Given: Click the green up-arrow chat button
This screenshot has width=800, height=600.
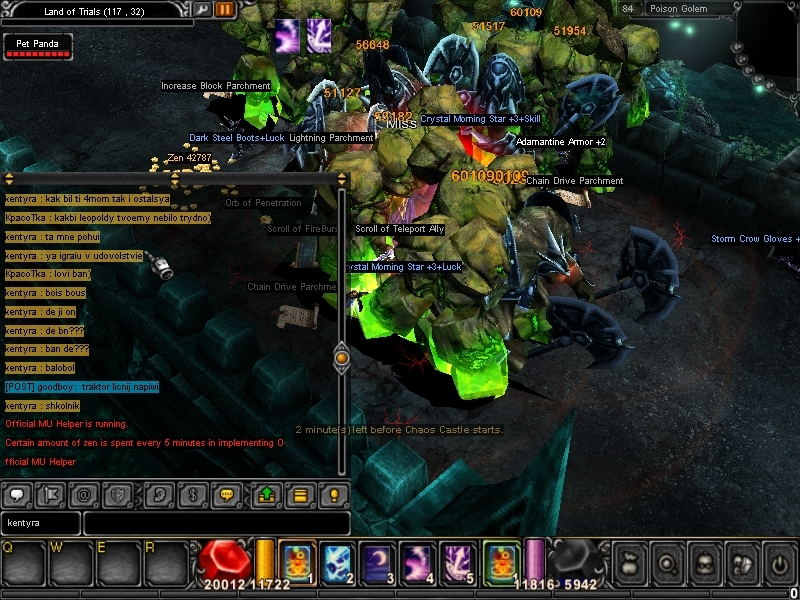Looking at the screenshot, I should tap(267, 495).
